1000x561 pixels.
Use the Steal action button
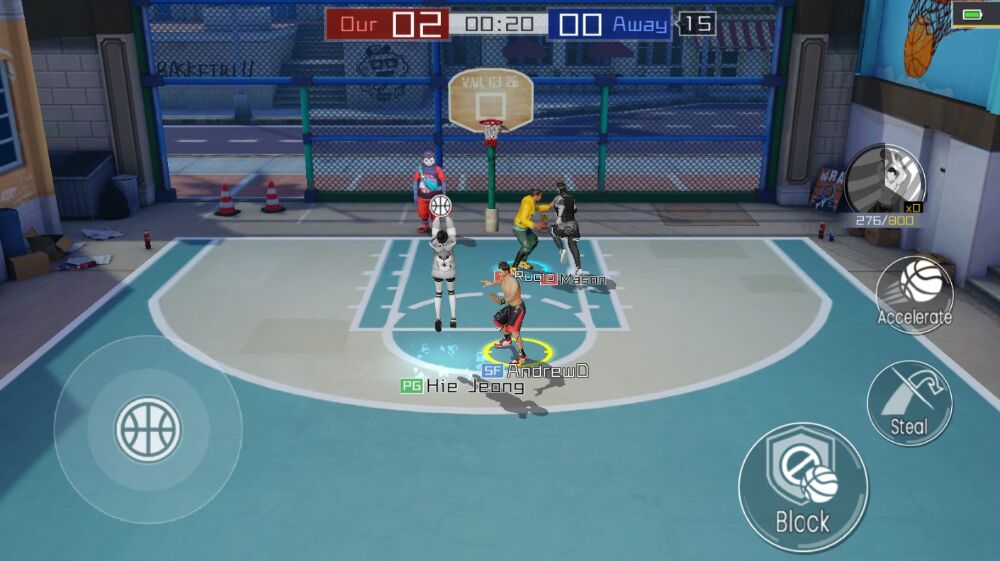point(908,403)
